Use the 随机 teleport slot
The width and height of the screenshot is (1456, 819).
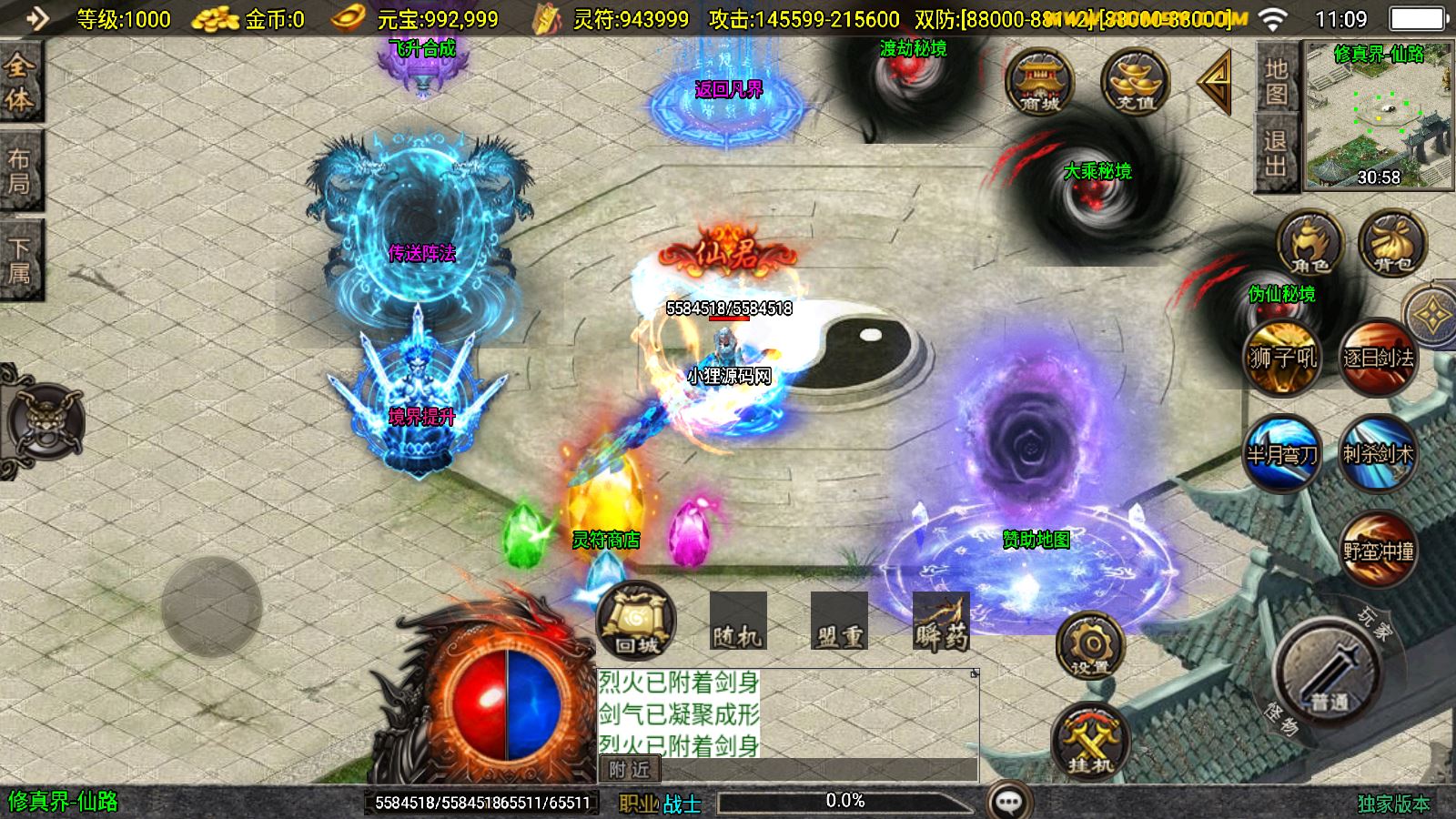click(738, 622)
